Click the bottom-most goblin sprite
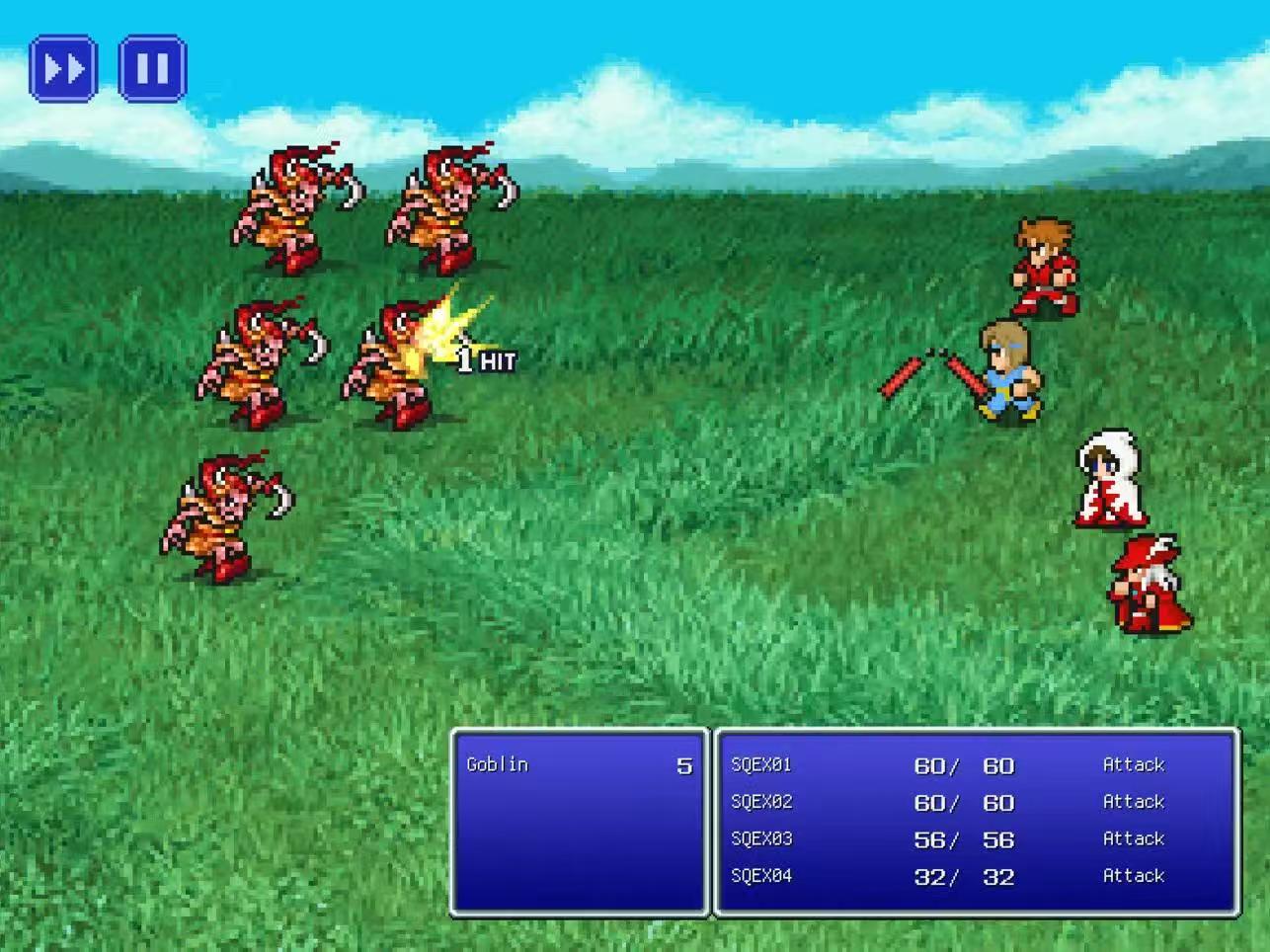The image size is (1270, 952). tap(222, 514)
